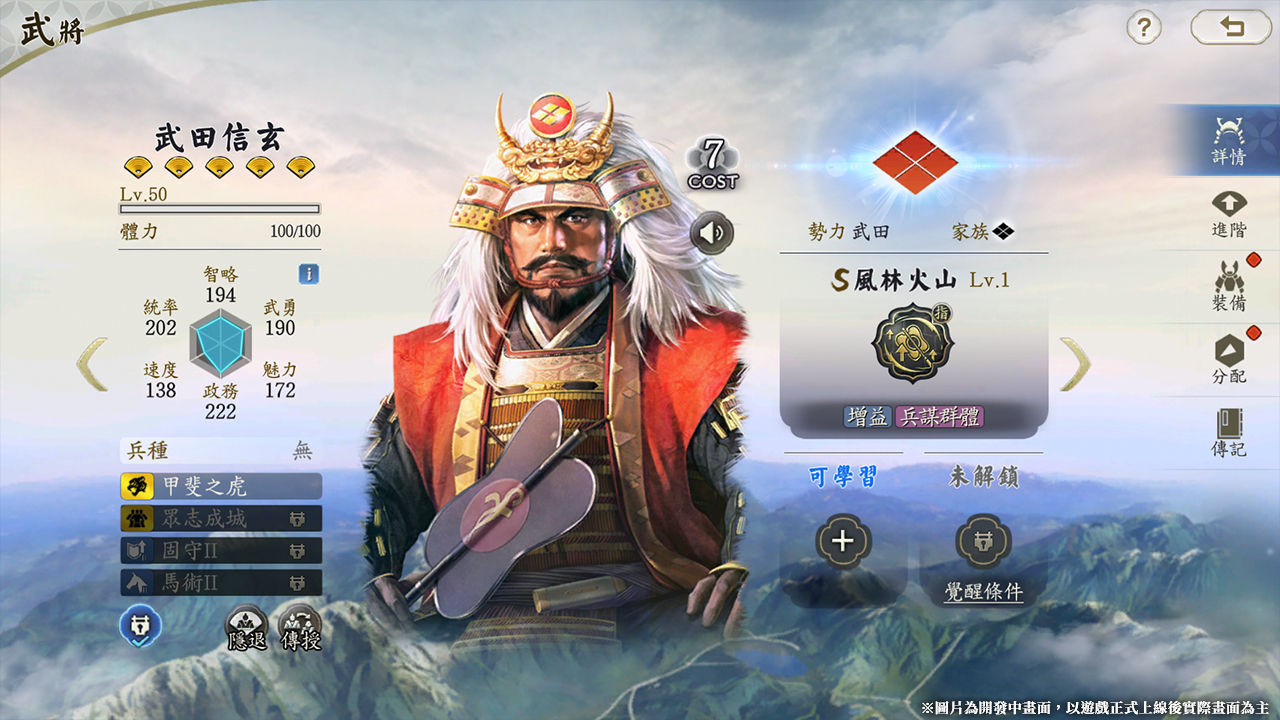Show the 傳記 biography tab

coord(1229,433)
